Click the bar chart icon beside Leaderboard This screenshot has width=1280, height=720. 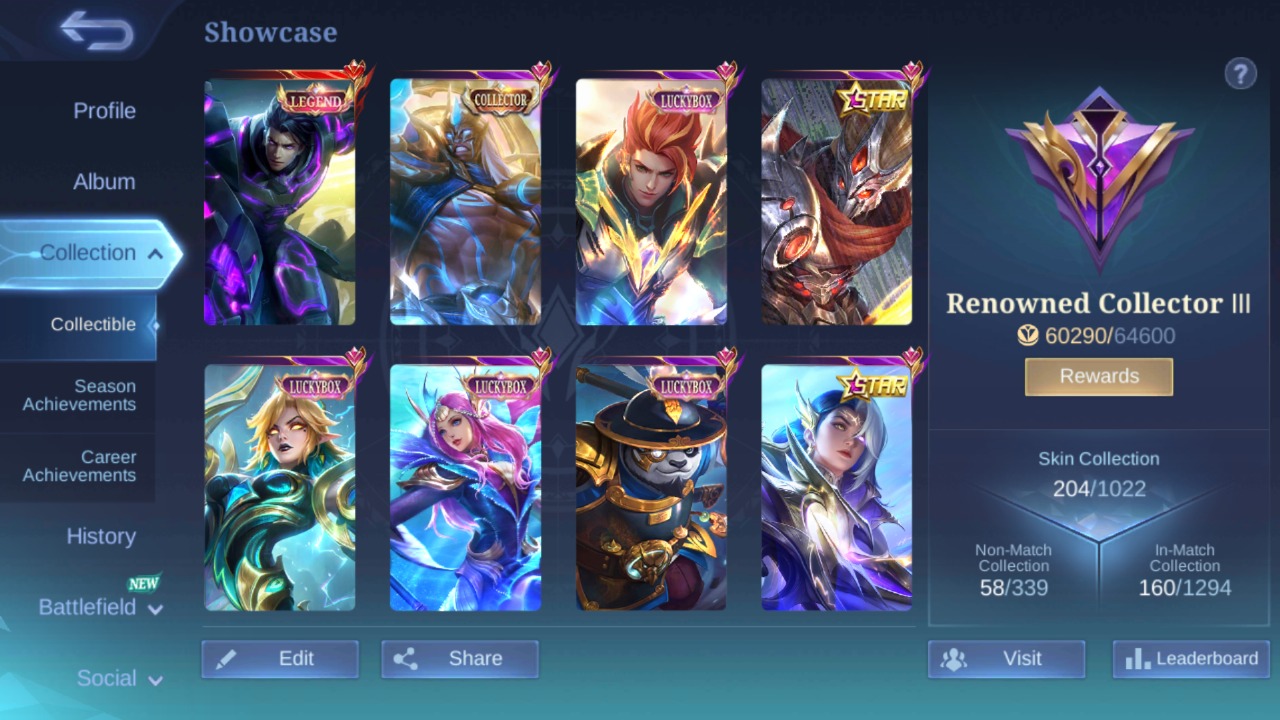click(1138, 658)
